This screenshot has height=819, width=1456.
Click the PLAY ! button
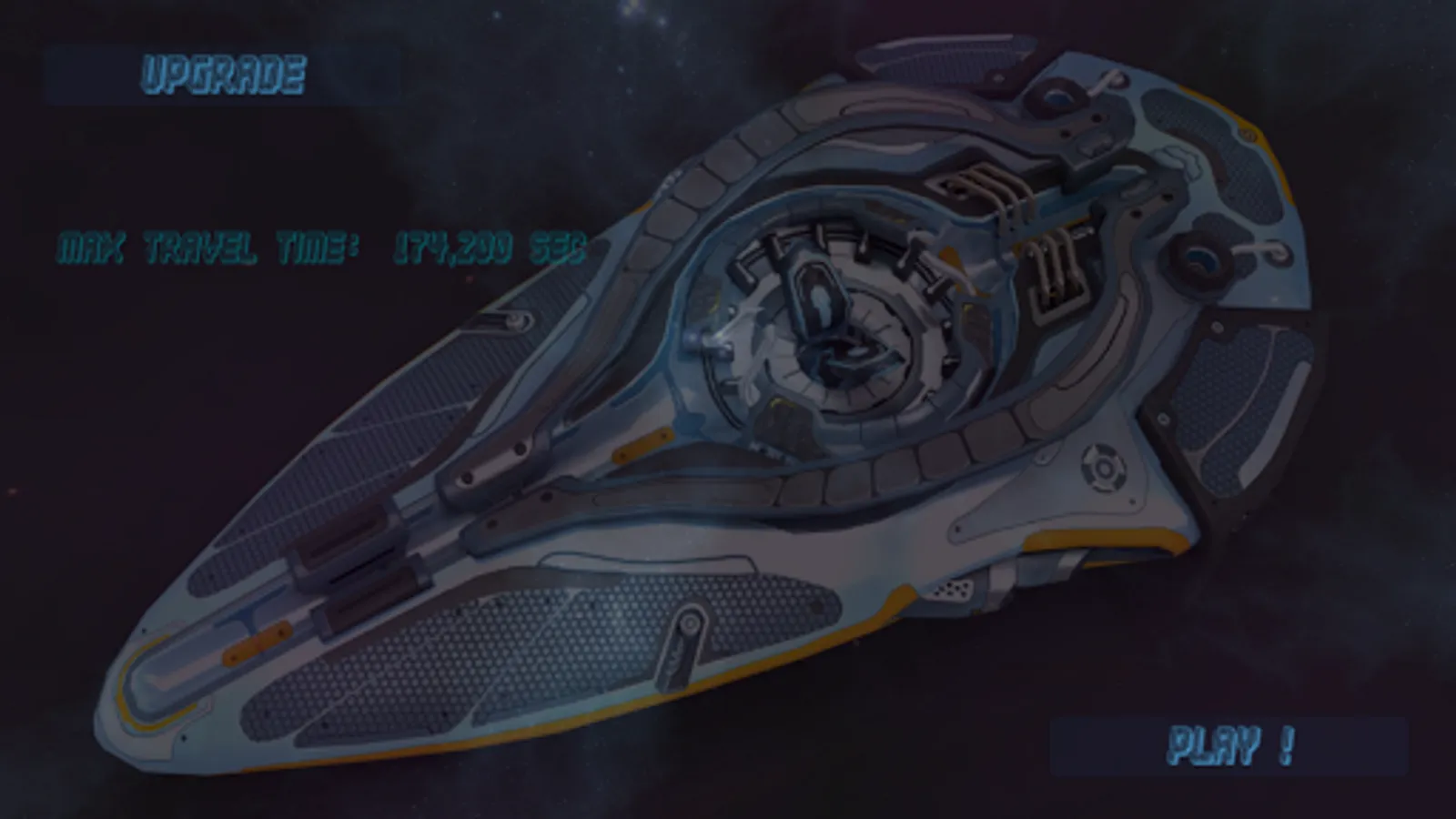pos(1233,744)
